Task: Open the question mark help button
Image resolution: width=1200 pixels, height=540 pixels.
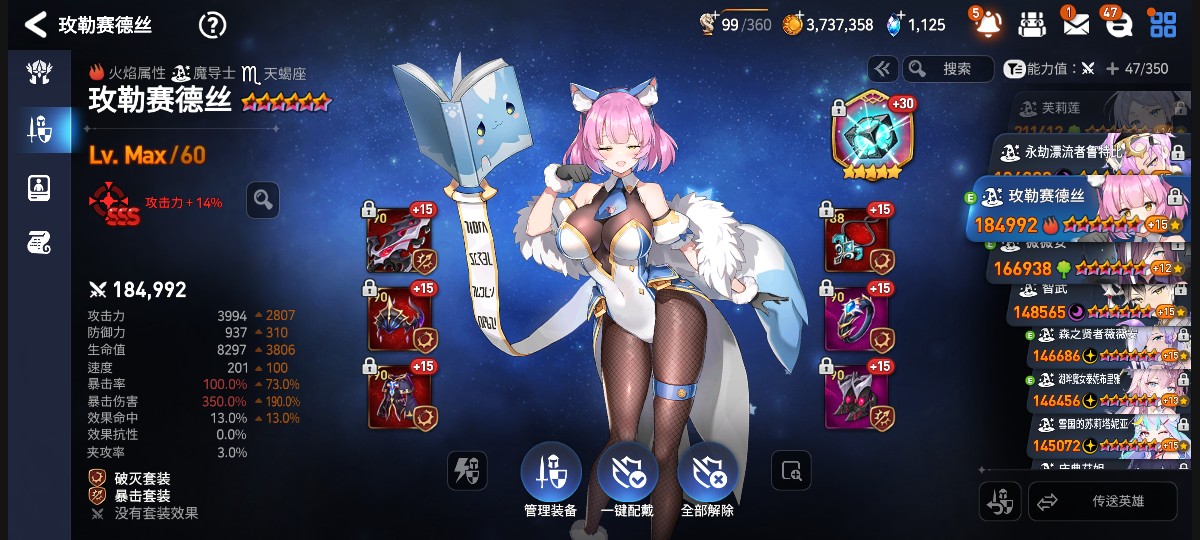Action: (x=212, y=25)
